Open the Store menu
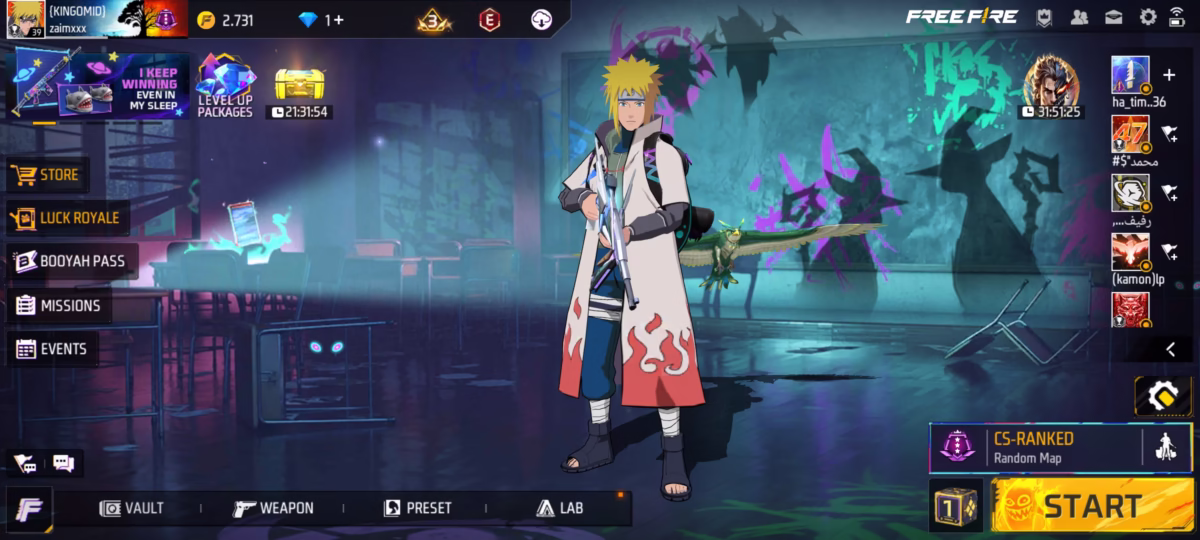 46,175
